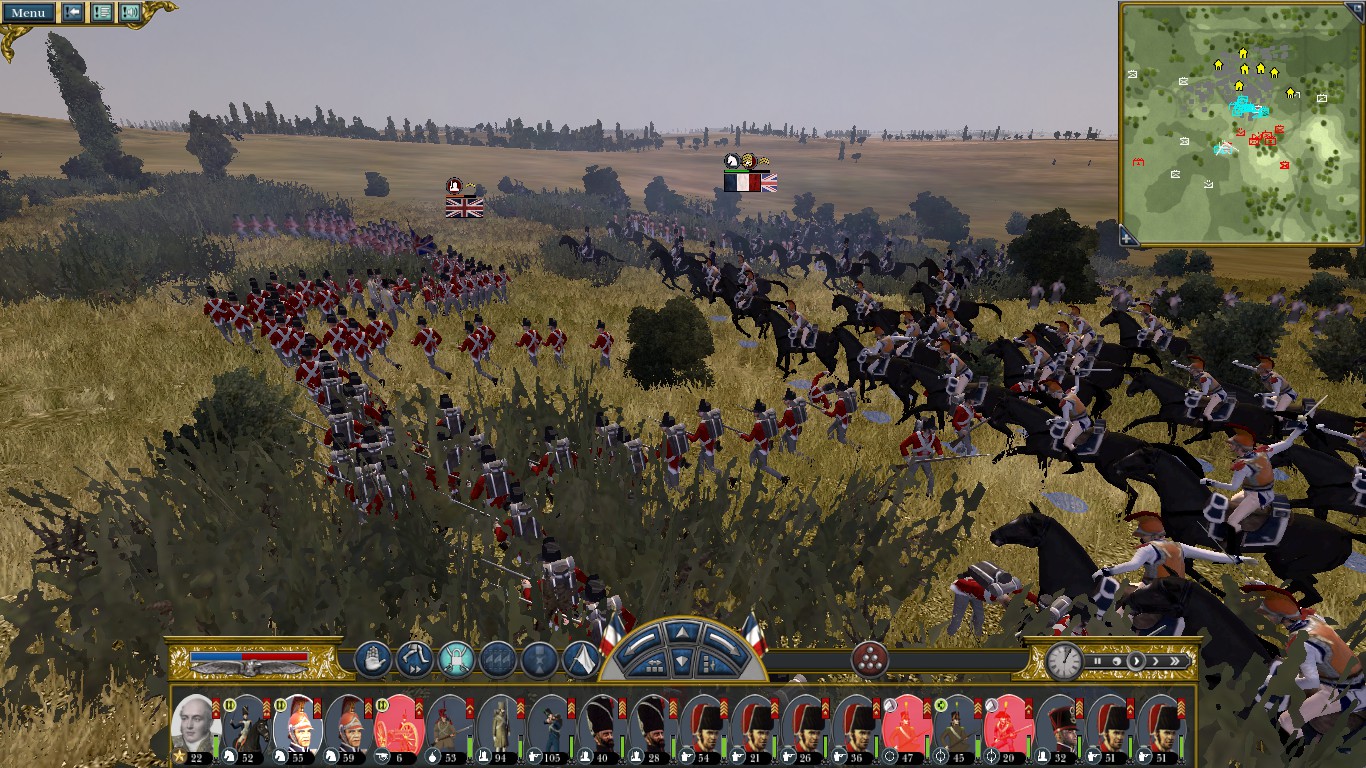The width and height of the screenshot is (1366, 768).
Task: Choose the white flag withdraw order
Action: (x=581, y=660)
